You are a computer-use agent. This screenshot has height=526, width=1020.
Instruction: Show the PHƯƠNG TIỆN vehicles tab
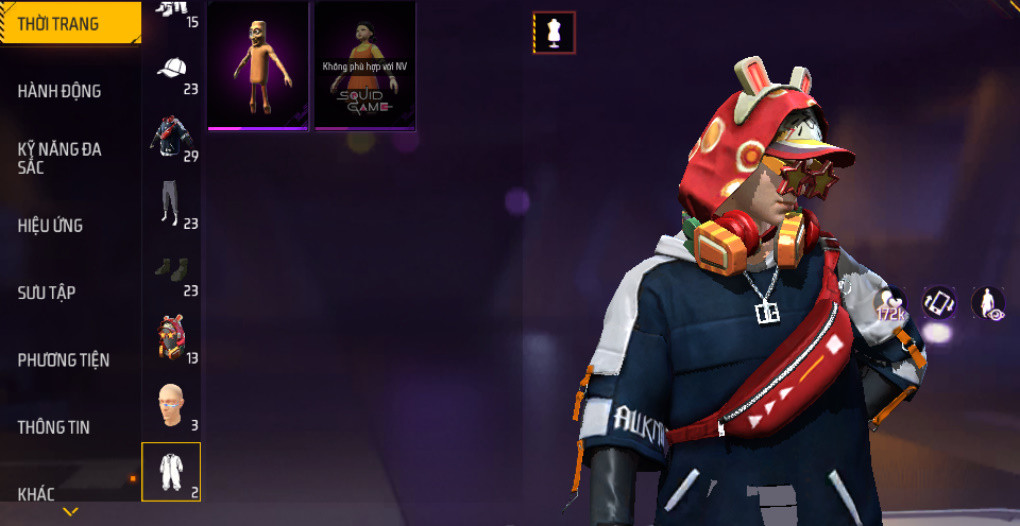pos(64,359)
